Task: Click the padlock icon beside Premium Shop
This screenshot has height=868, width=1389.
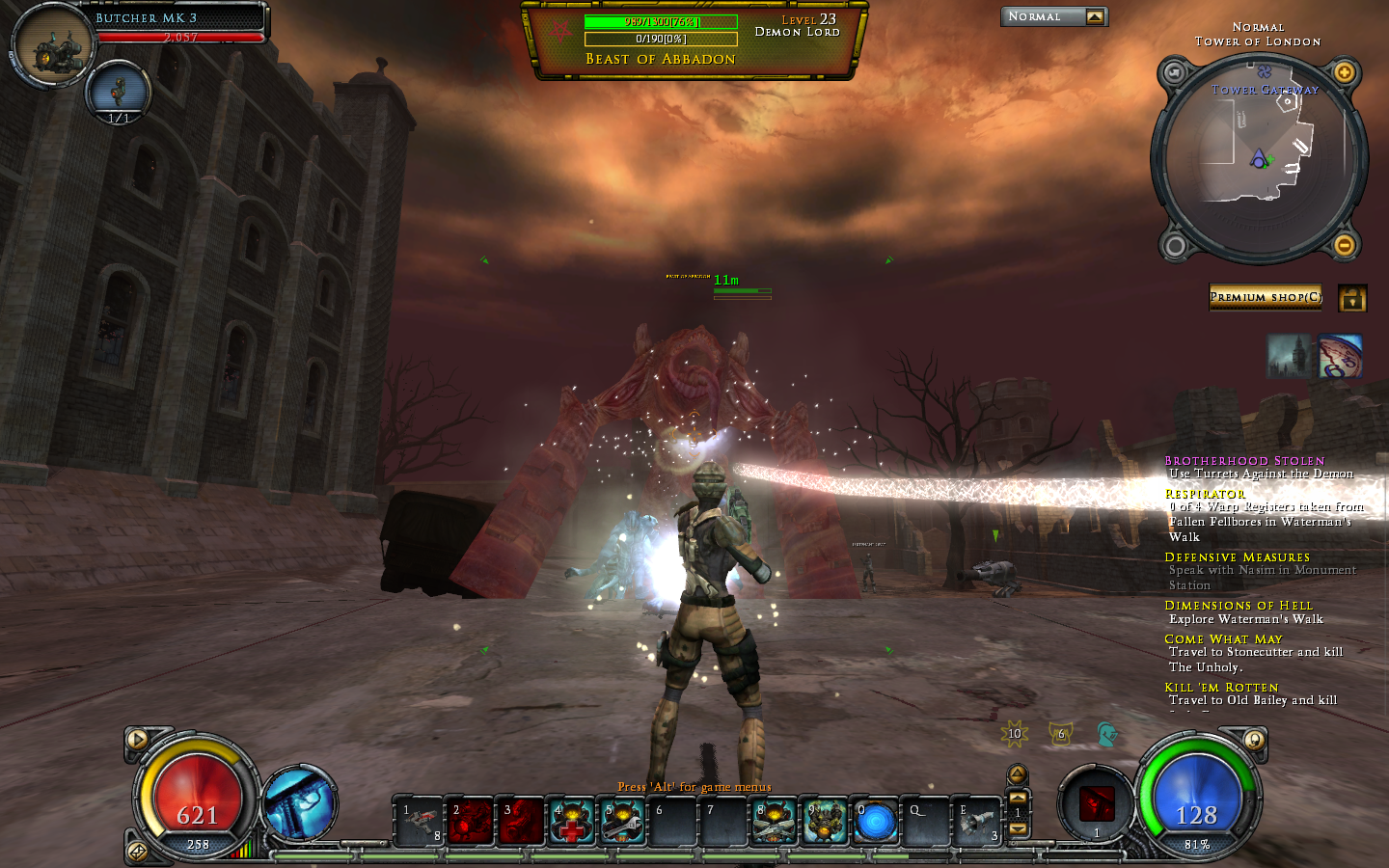Action: pyautogui.click(x=1352, y=299)
